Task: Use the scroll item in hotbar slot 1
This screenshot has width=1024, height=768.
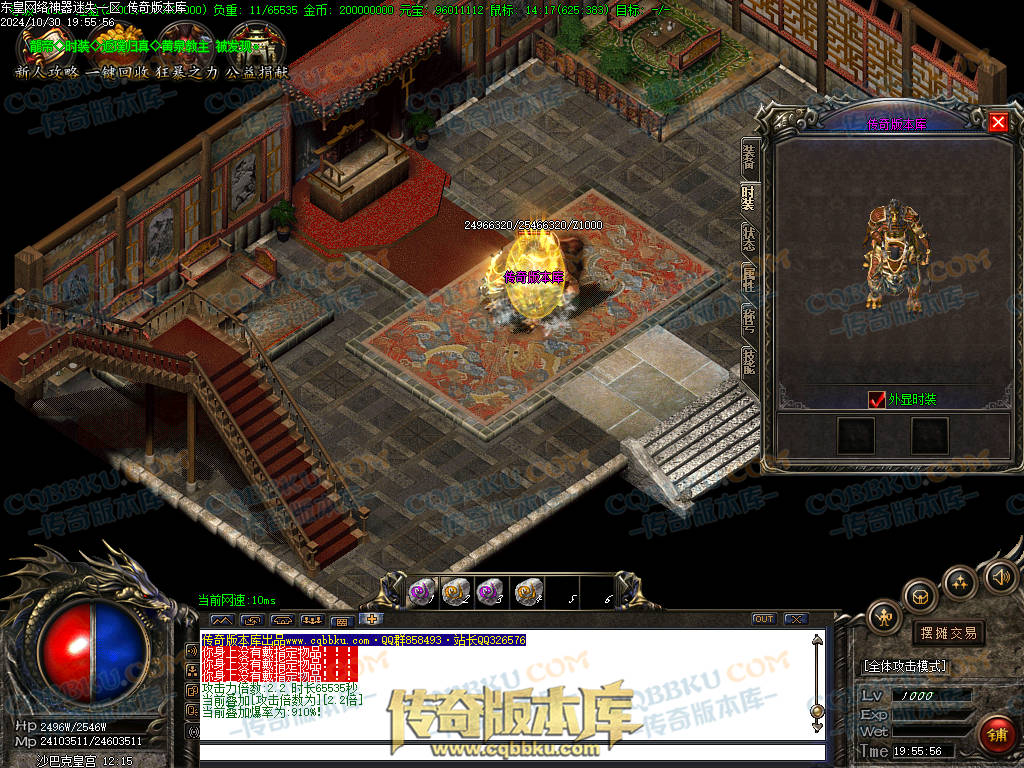Action: coord(421,592)
